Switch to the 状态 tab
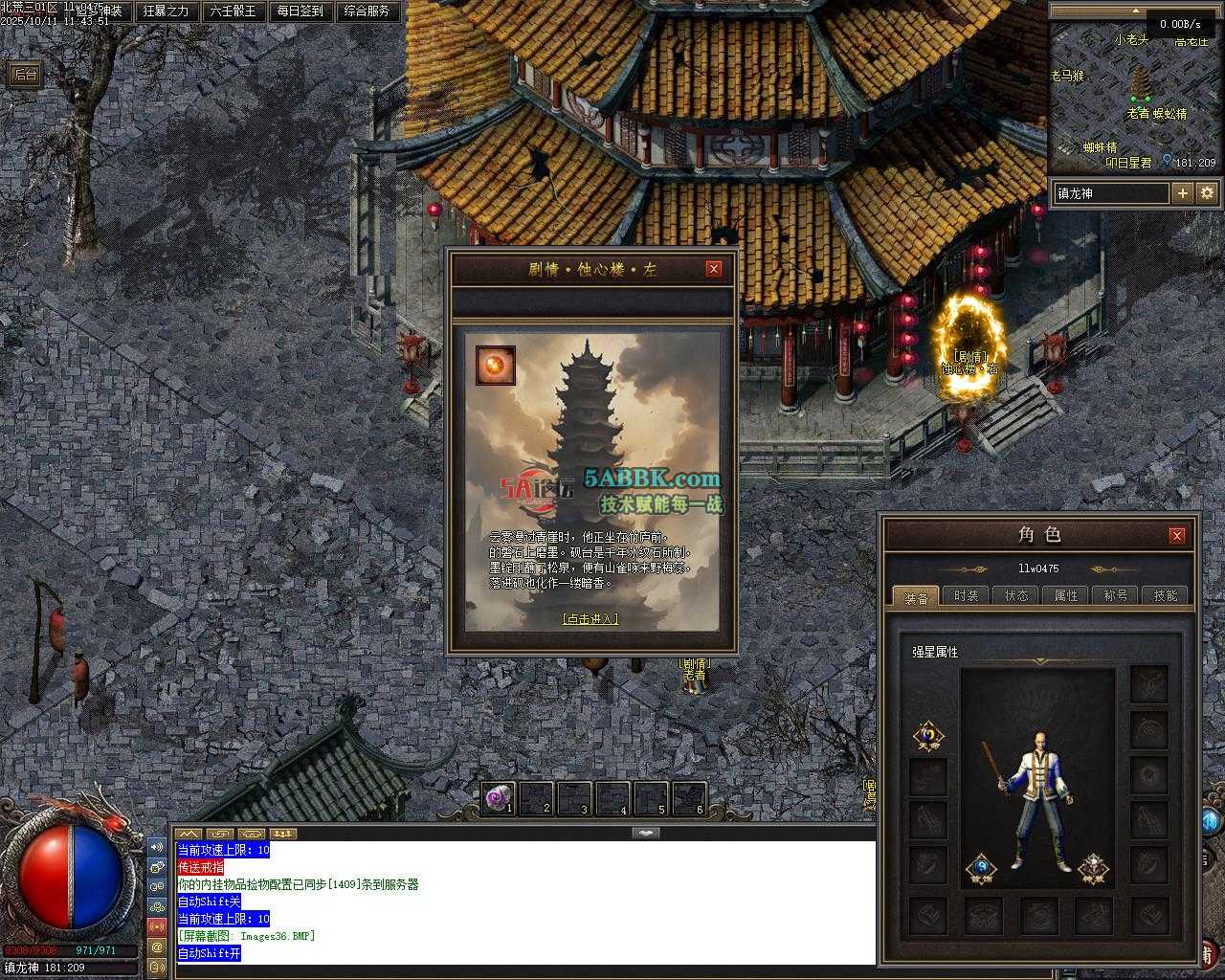 [1016, 595]
